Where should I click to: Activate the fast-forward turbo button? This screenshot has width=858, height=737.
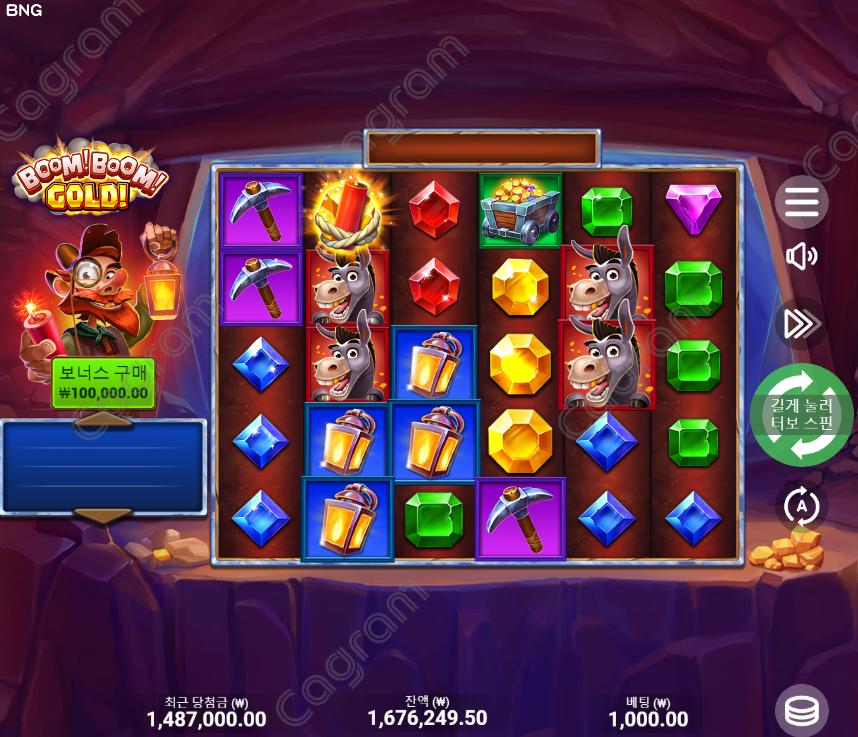[x=801, y=323]
